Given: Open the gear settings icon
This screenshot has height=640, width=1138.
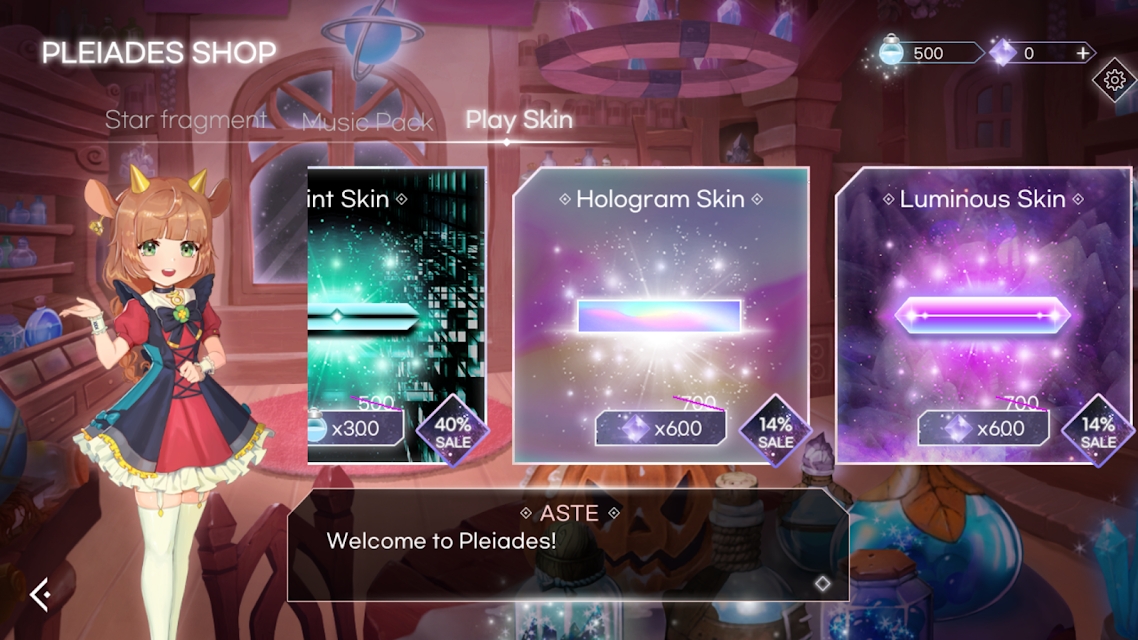Looking at the screenshot, I should [x=1113, y=79].
